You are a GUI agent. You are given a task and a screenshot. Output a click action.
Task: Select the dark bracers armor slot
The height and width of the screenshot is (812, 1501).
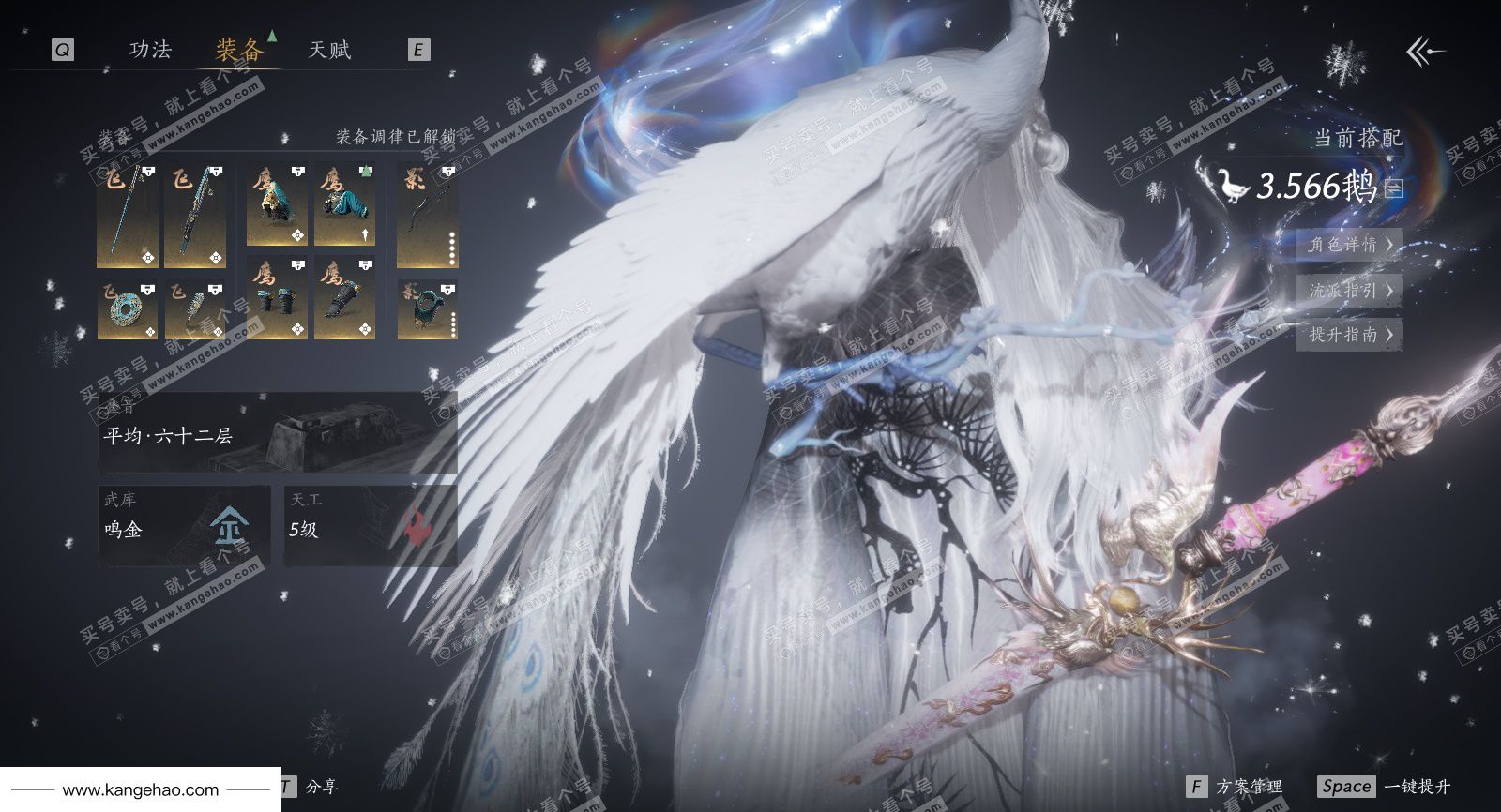coord(277,298)
